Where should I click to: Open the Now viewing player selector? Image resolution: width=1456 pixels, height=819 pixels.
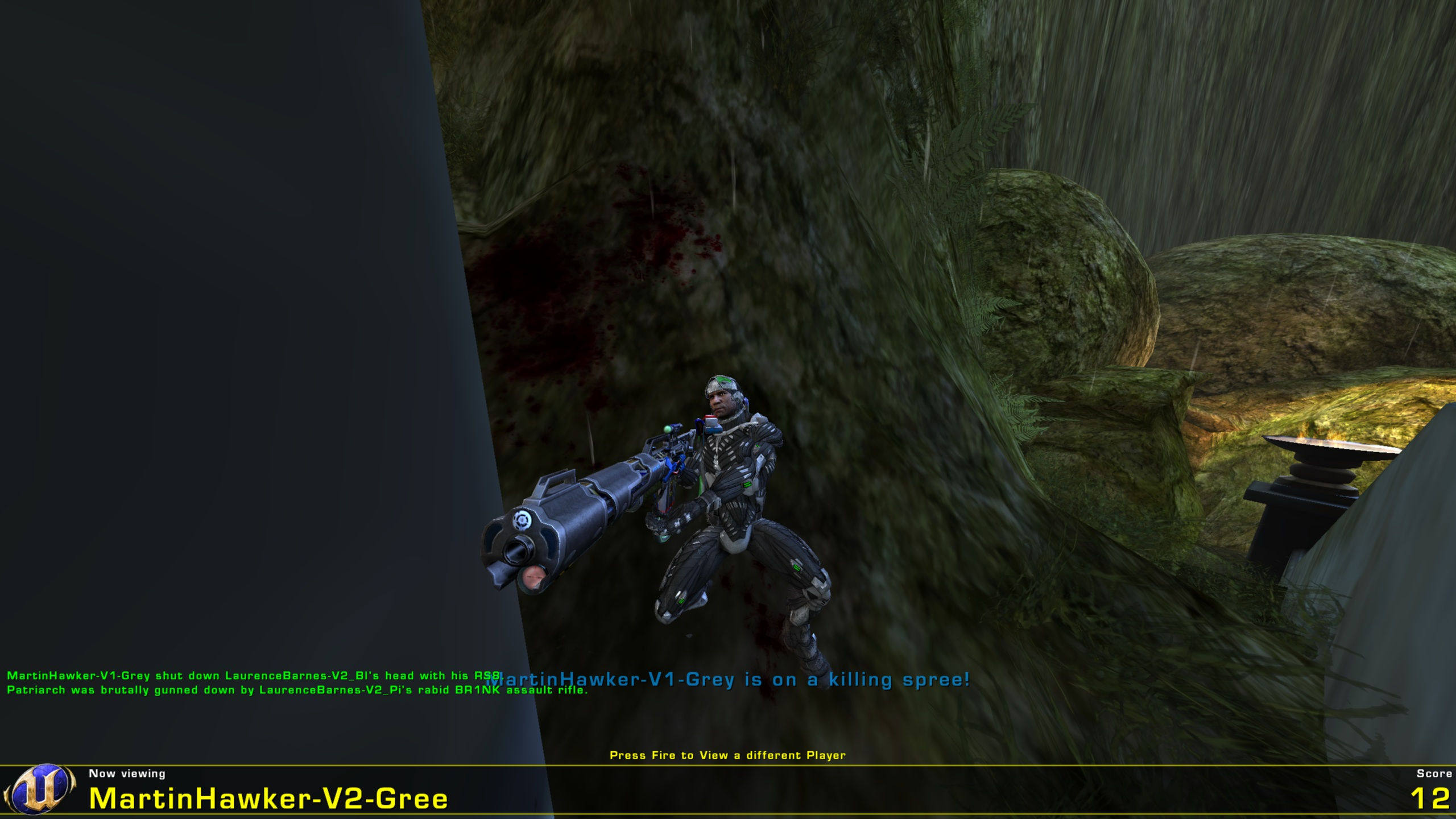(126, 773)
